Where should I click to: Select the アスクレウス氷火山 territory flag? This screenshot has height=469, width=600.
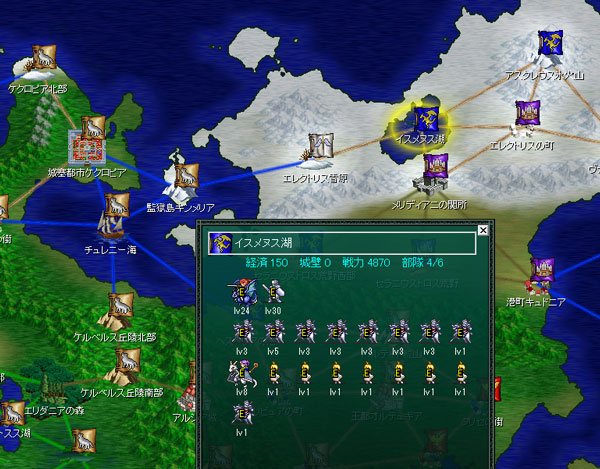click(550, 43)
